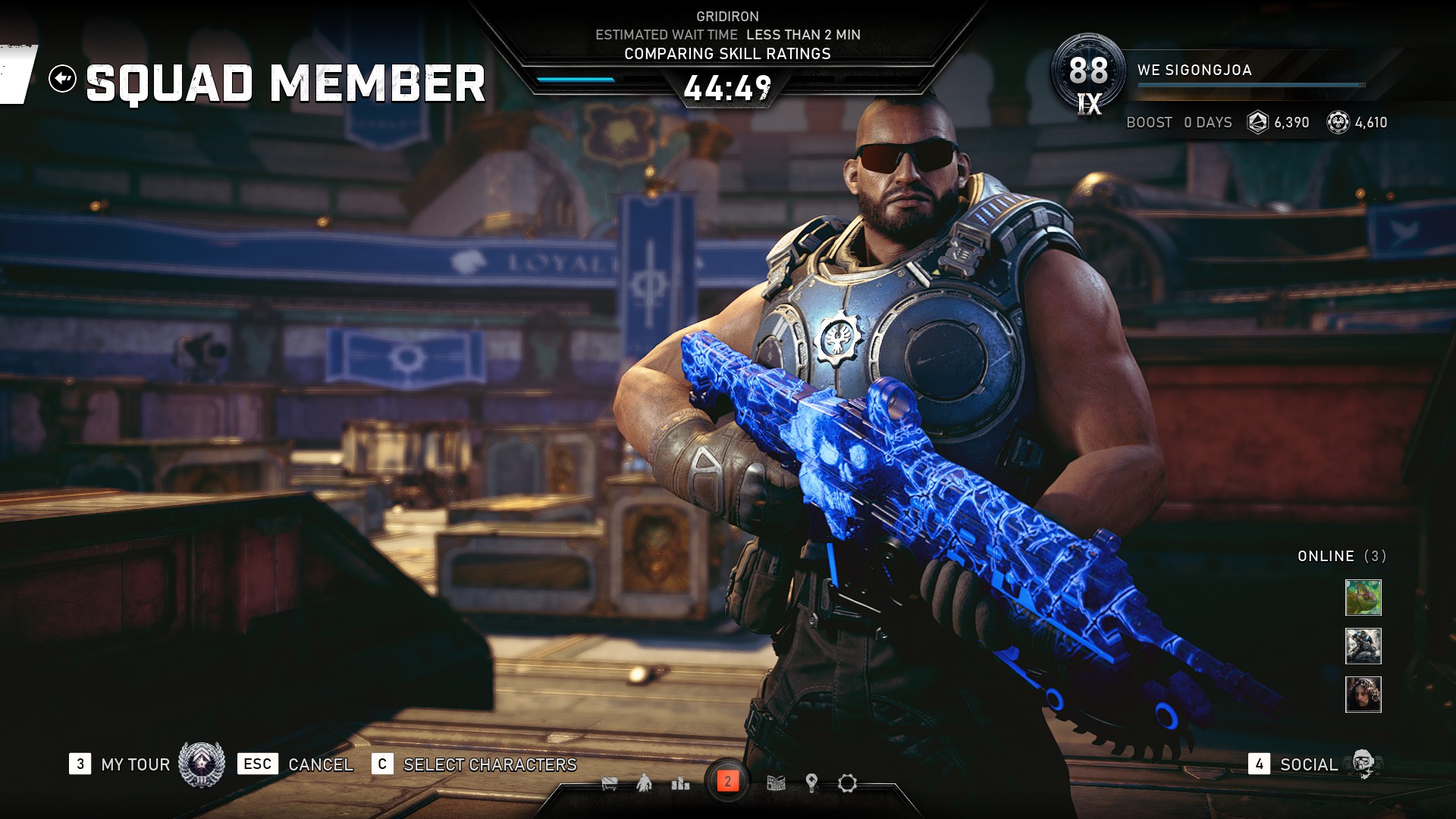Image resolution: width=1456 pixels, height=819 pixels.
Task: Select the orange squad button numbered 2
Action: coord(727,782)
